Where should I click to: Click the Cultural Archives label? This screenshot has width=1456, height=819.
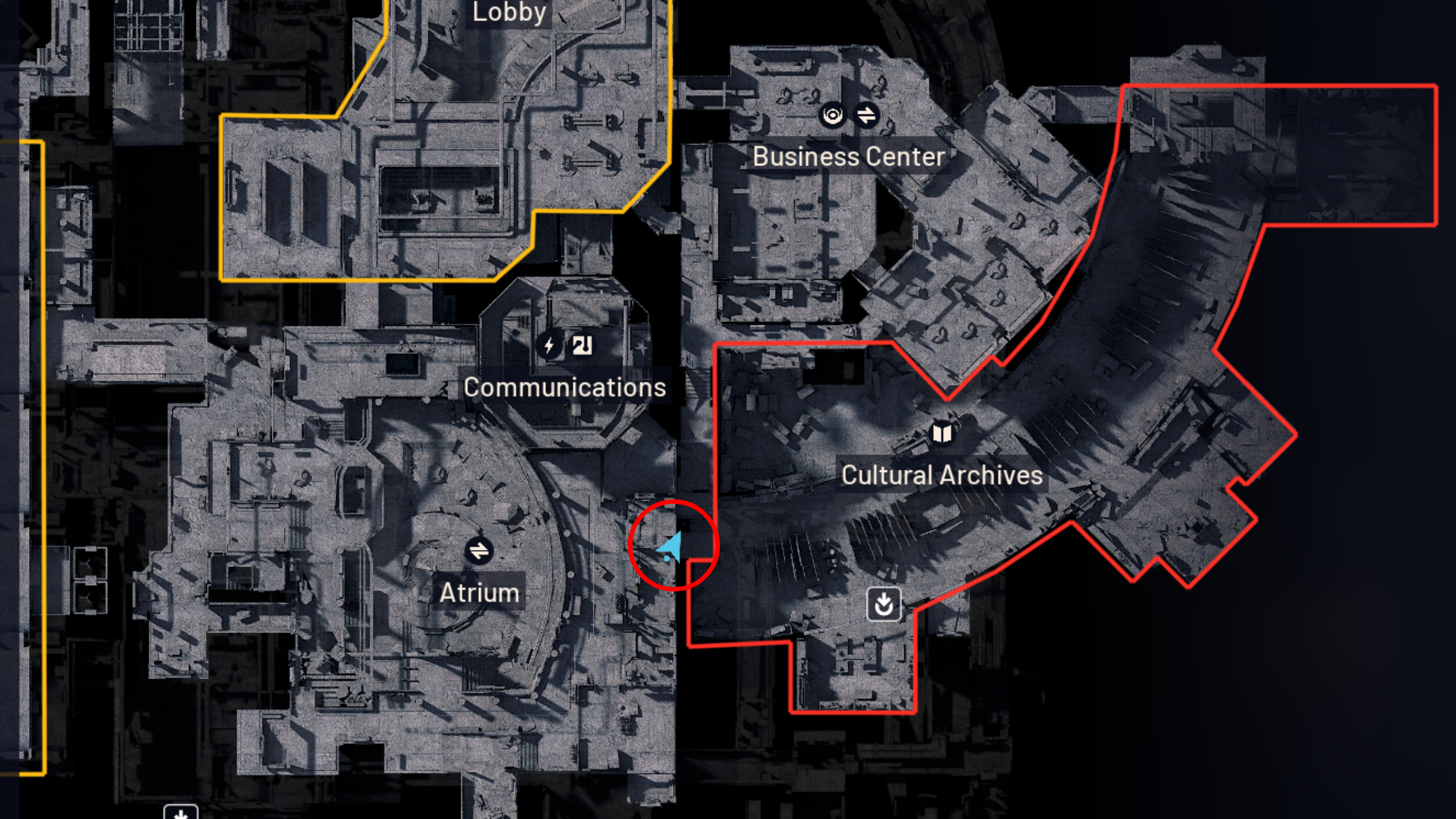pos(944,474)
